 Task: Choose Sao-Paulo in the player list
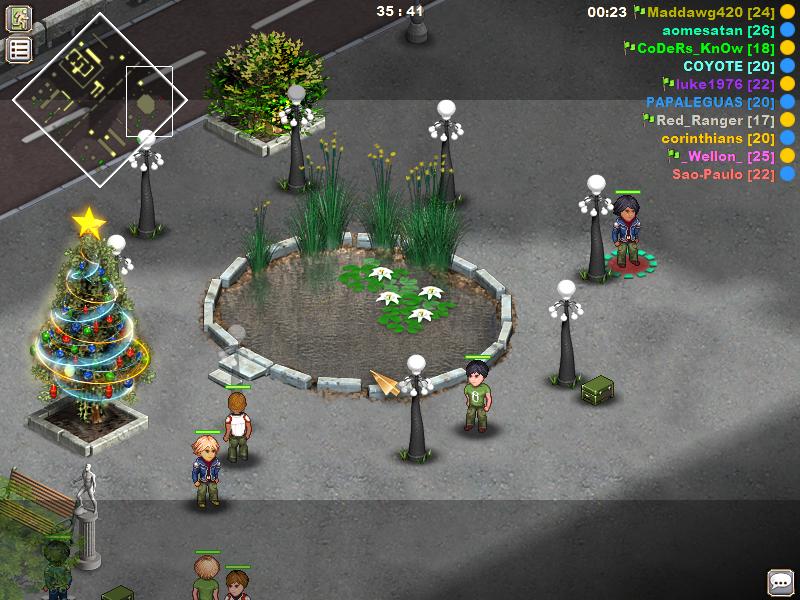coord(722,174)
